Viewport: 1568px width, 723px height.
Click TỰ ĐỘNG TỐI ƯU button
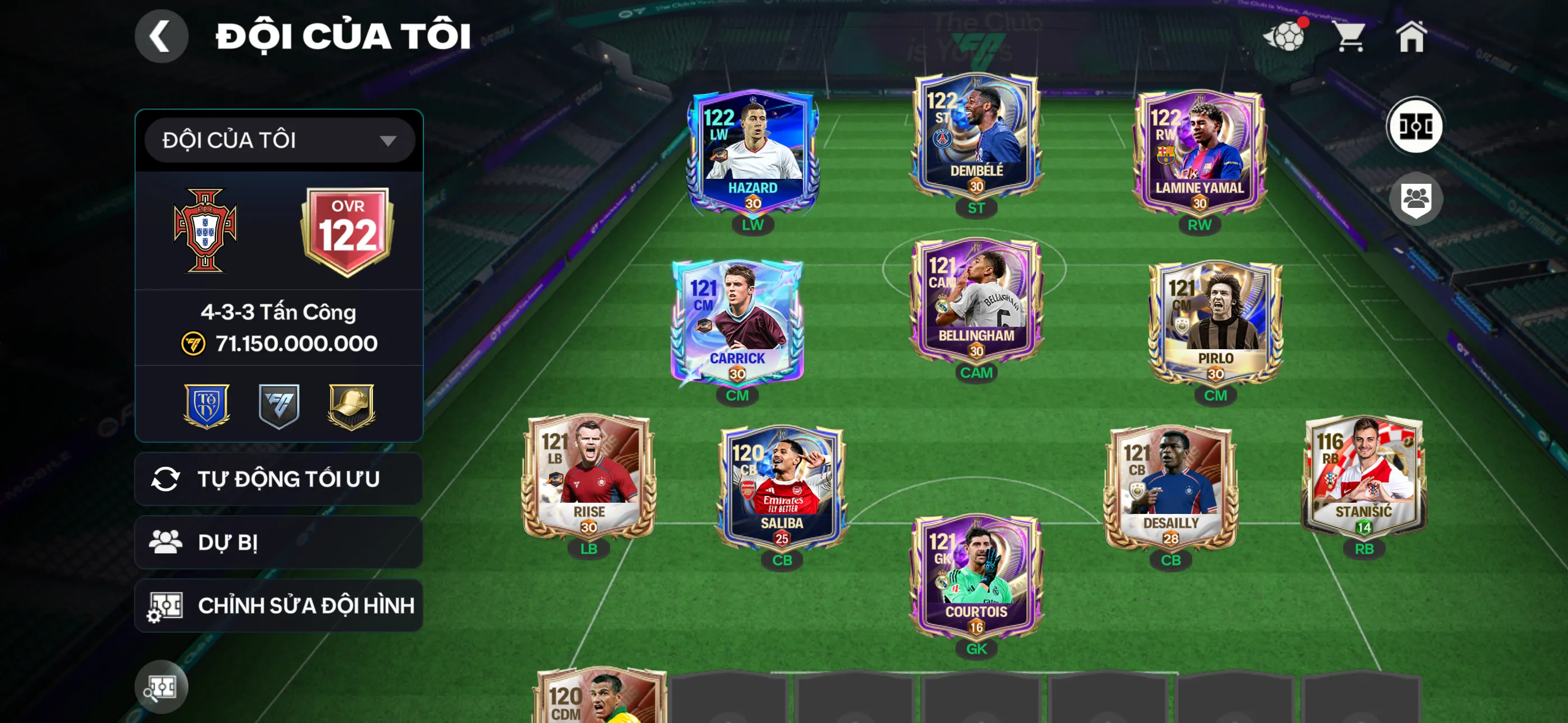(x=278, y=479)
